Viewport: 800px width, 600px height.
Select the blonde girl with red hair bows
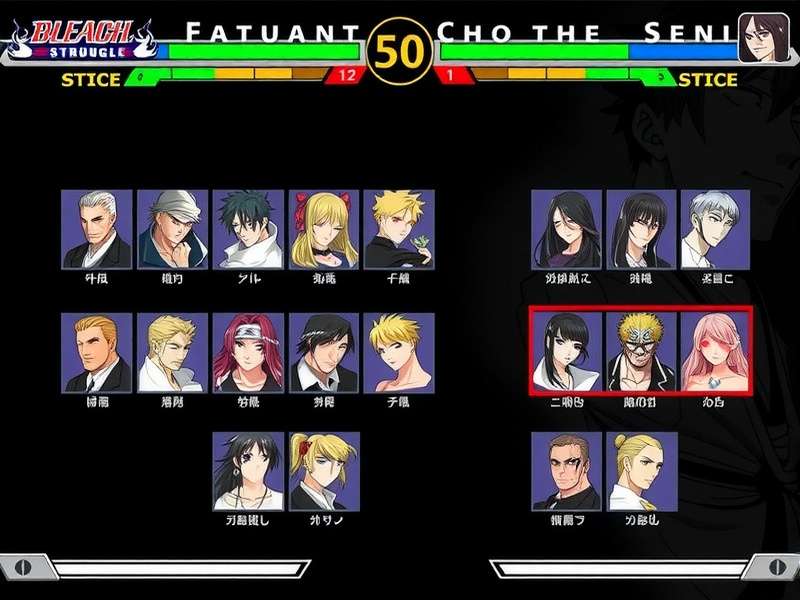[x=324, y=229]
